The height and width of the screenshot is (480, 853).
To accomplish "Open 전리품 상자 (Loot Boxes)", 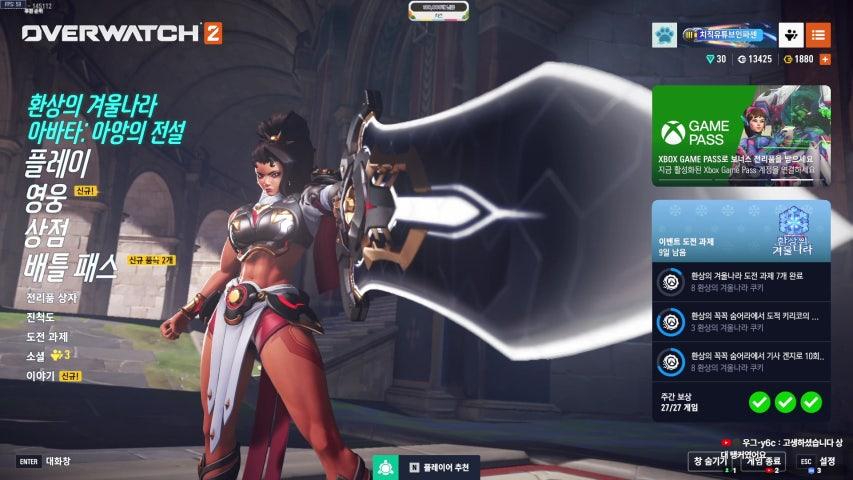I will (x=51, y=298).
